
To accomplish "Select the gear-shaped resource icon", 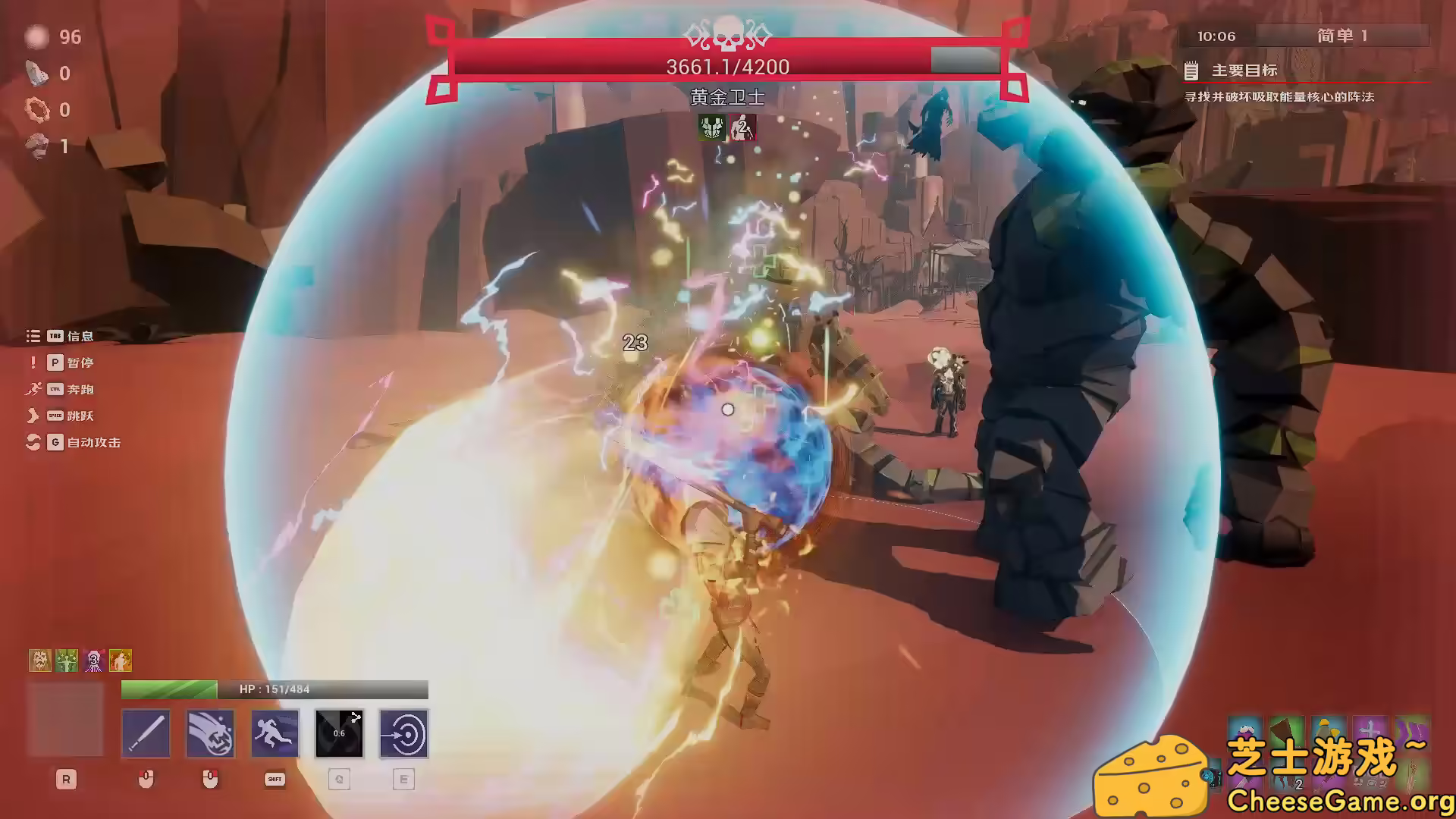I will (x=36, y=110).
